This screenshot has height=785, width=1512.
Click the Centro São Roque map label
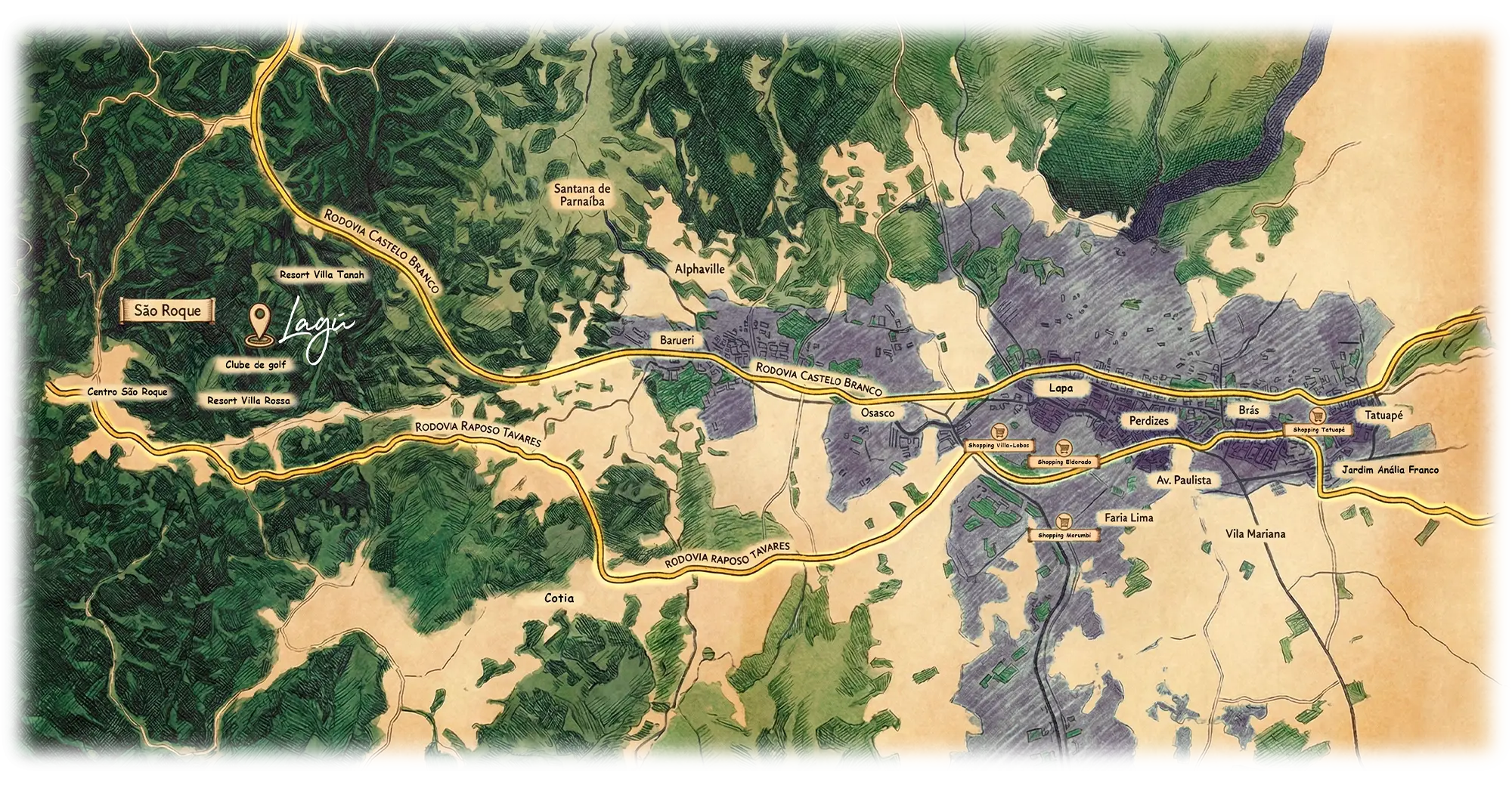tap(127, 392)
